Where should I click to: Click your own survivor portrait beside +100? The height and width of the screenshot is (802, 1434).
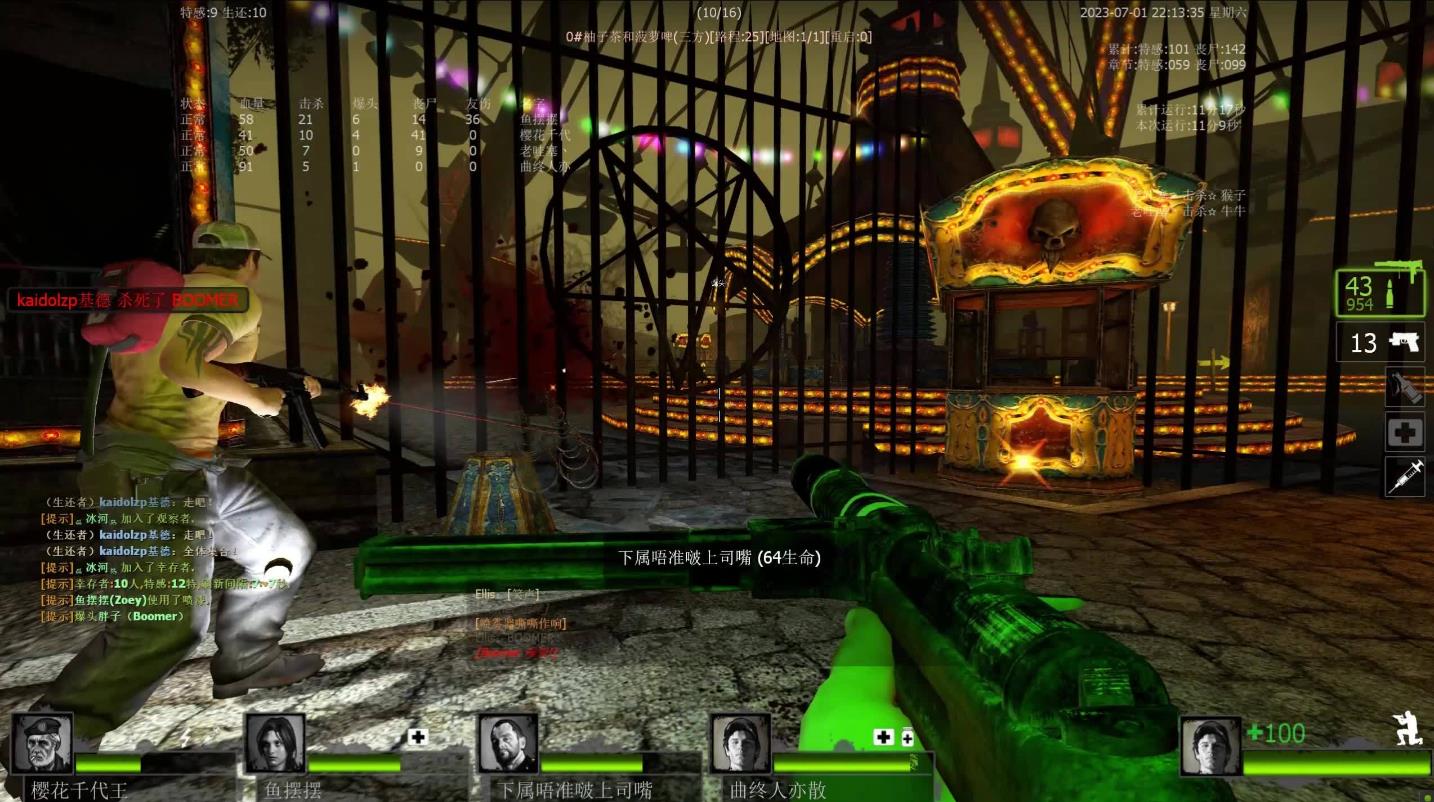1210,746
